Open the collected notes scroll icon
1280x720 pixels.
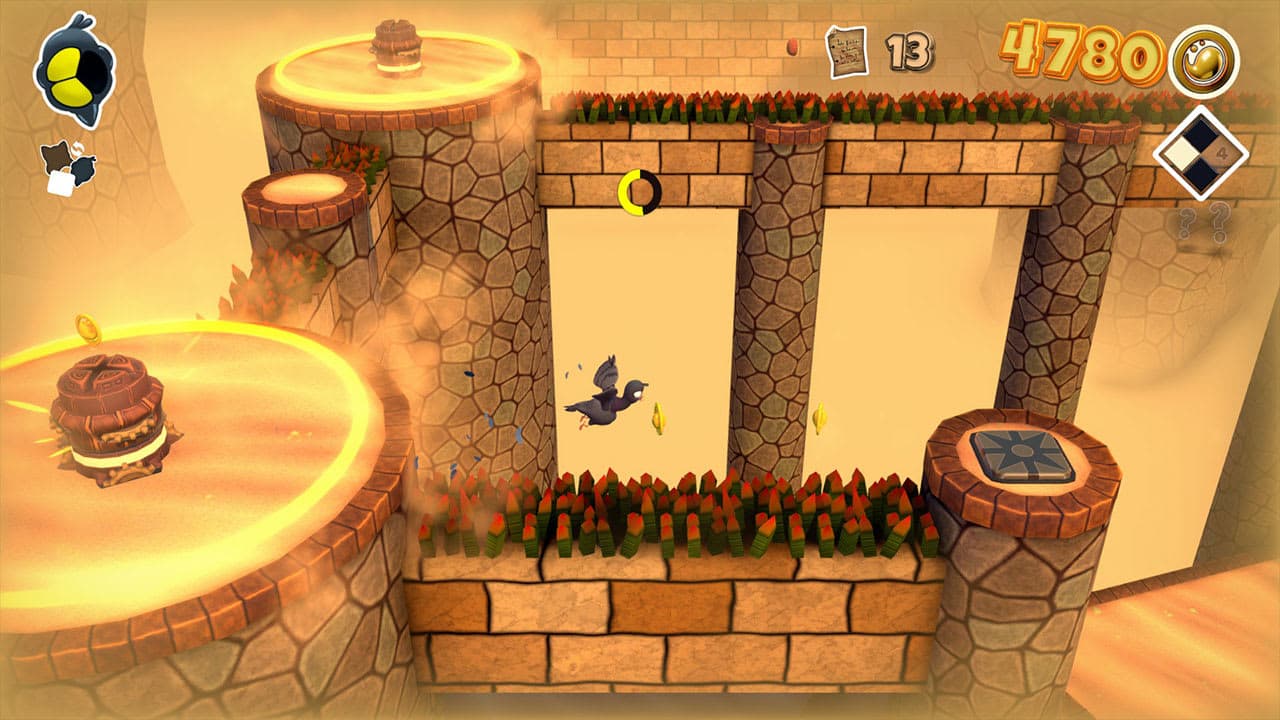pyautogui.click(x=846, y=51)
